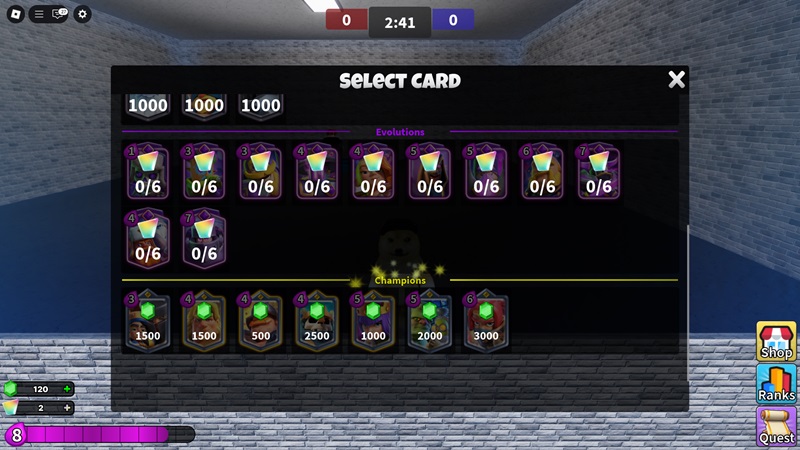This screenshot has height=450, width=800.
Task: Open the Shop
Action: point(776,341)
